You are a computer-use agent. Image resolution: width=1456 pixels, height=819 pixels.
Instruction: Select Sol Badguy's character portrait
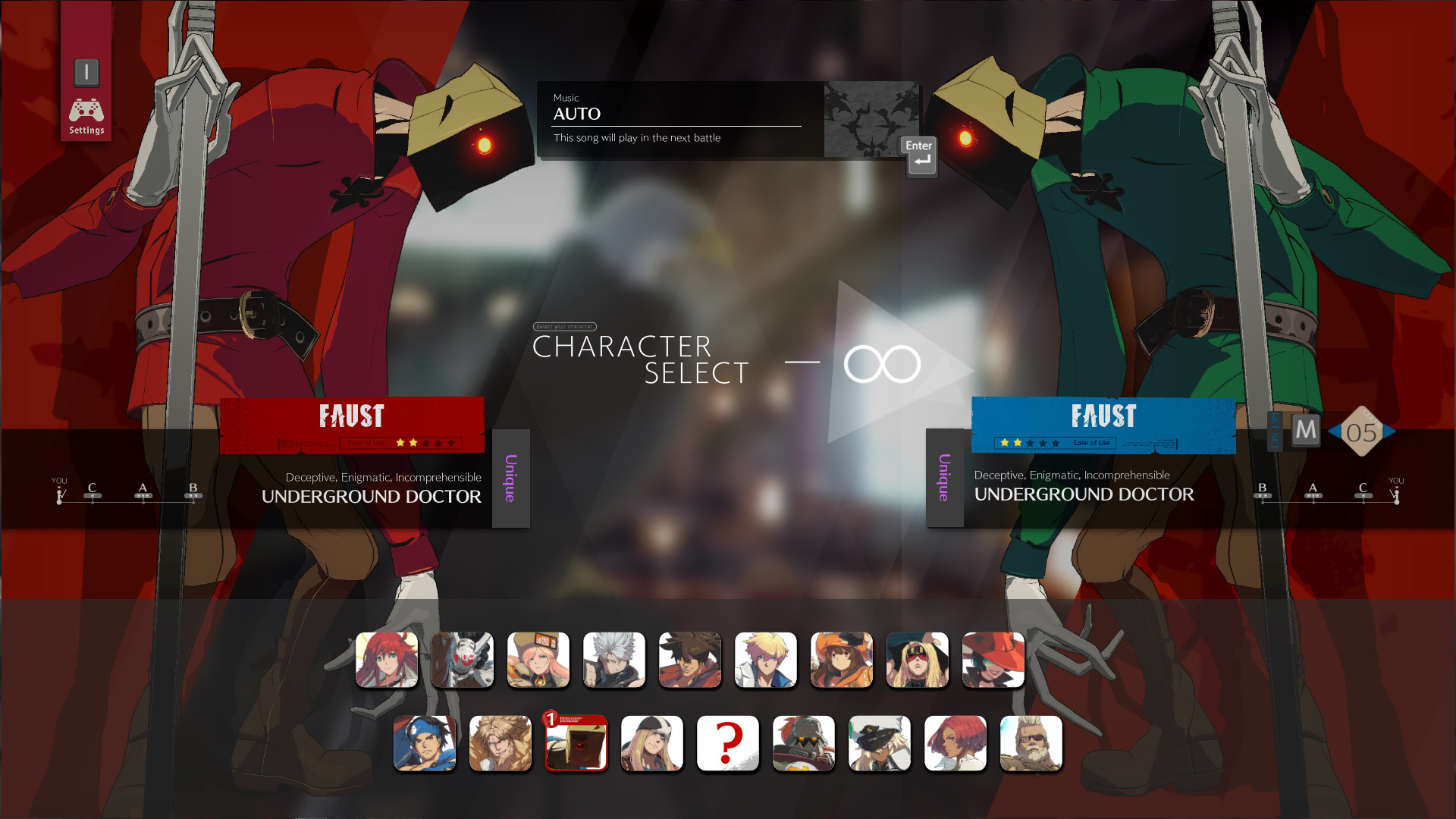690,660
